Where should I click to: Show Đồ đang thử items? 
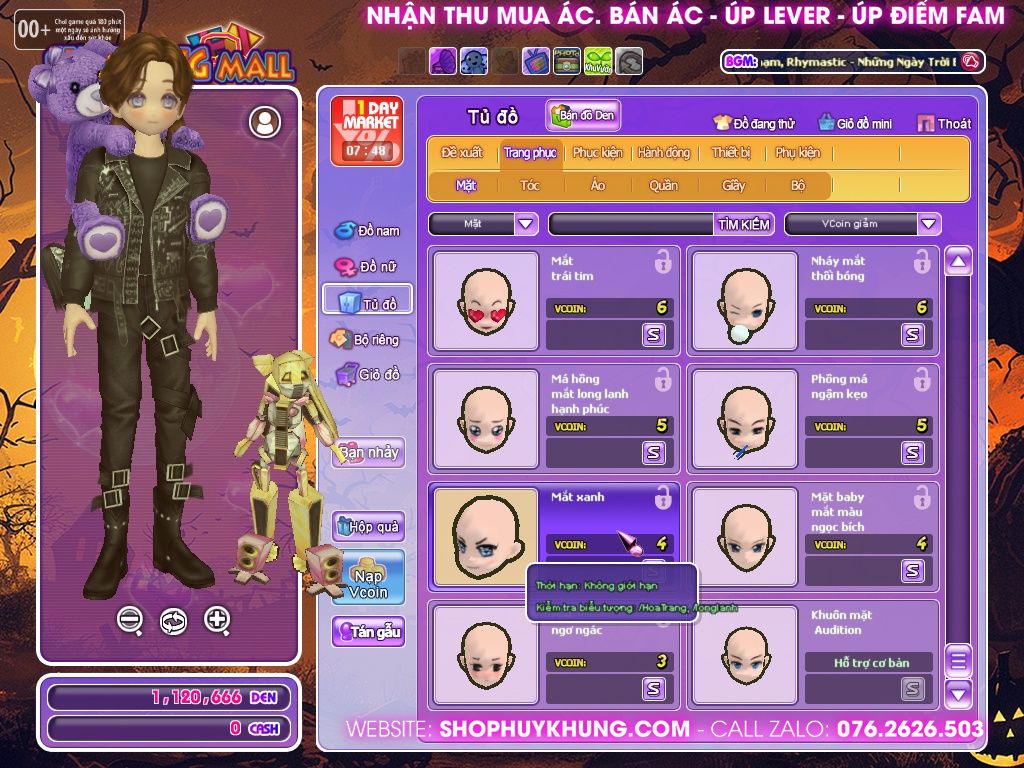coord(754,124)
